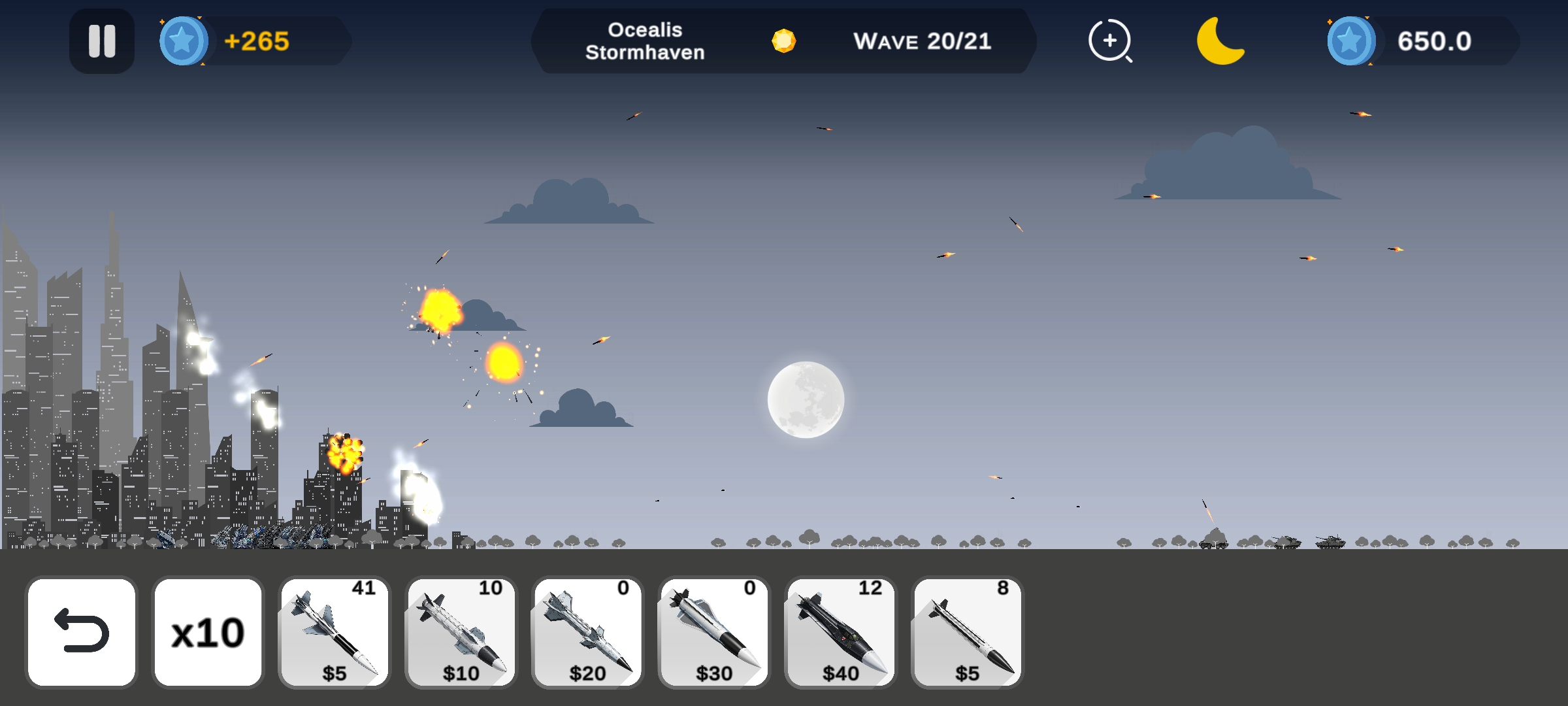Toggle the x10 launch multiplier
This screenshot has width=1568, height=706.
(207, 631)
